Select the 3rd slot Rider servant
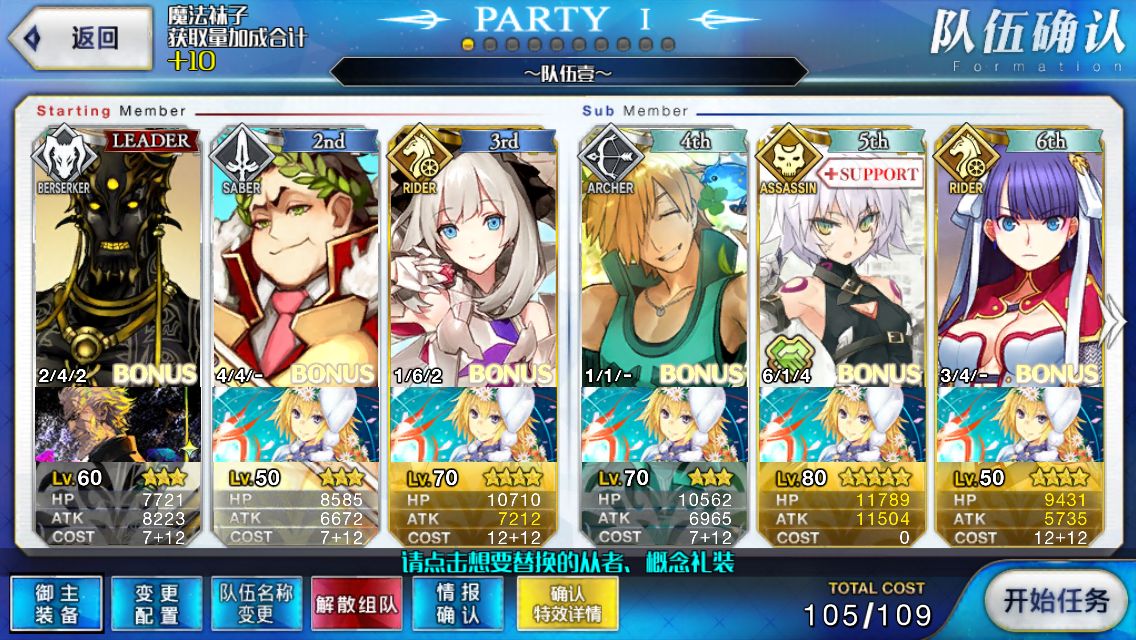Image resolution: width=1136 pixels, height=640 pixels. tap(472, 260)
